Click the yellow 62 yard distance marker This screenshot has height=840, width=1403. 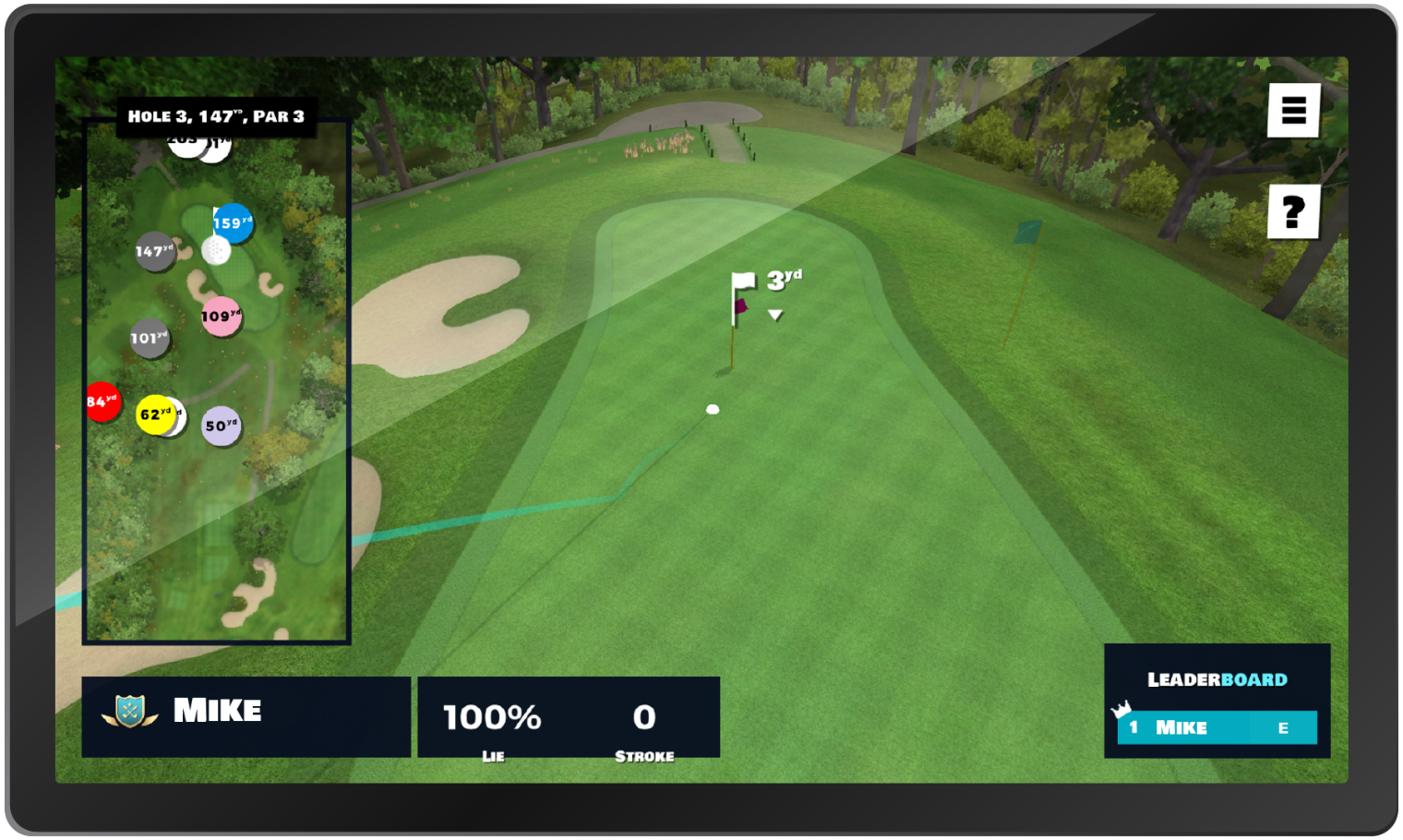point(157,416)
